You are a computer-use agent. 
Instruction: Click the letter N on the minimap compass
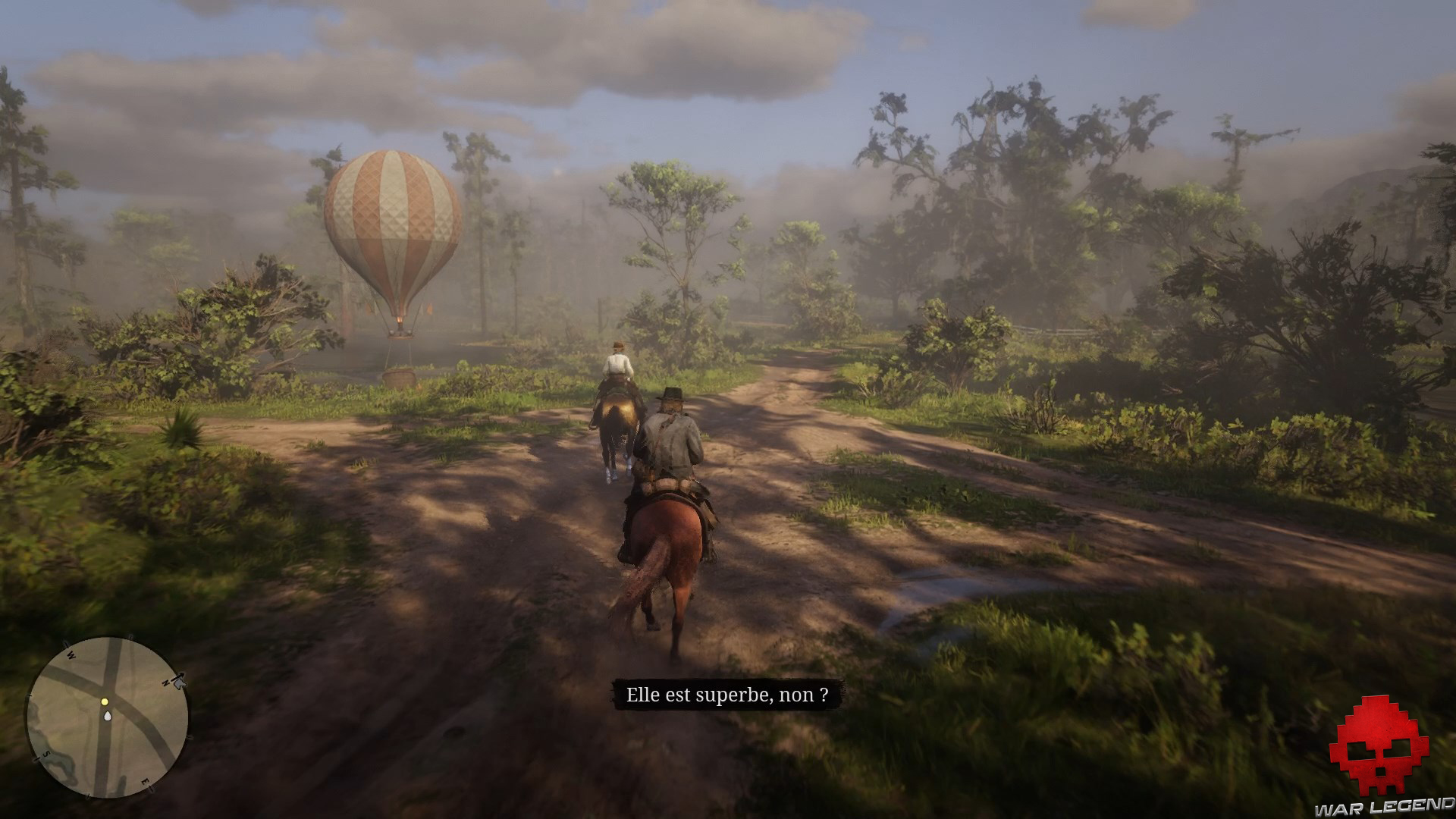tap(167, 682)
